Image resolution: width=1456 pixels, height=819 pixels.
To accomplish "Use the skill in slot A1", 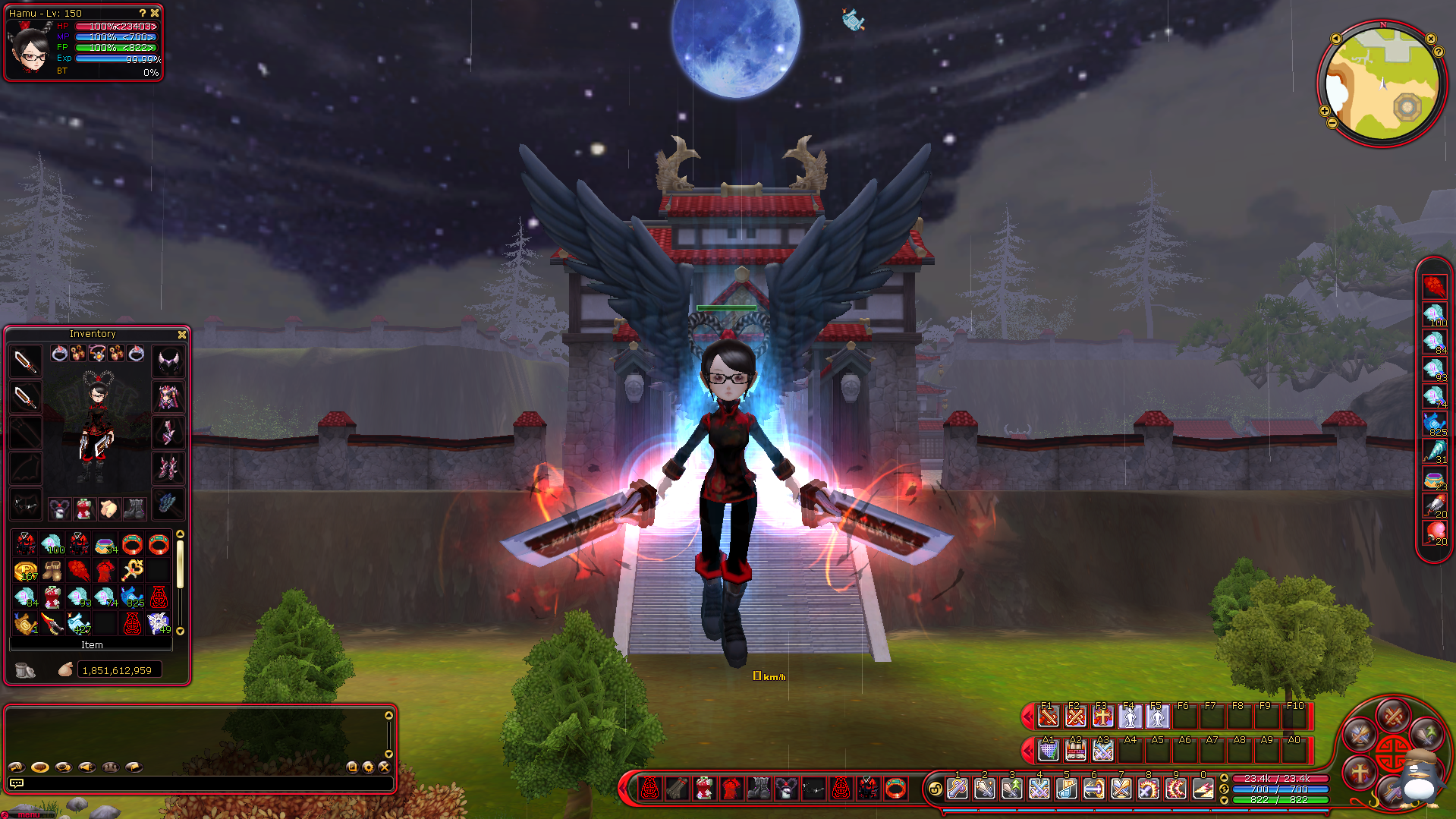I will click(1048, 751).
